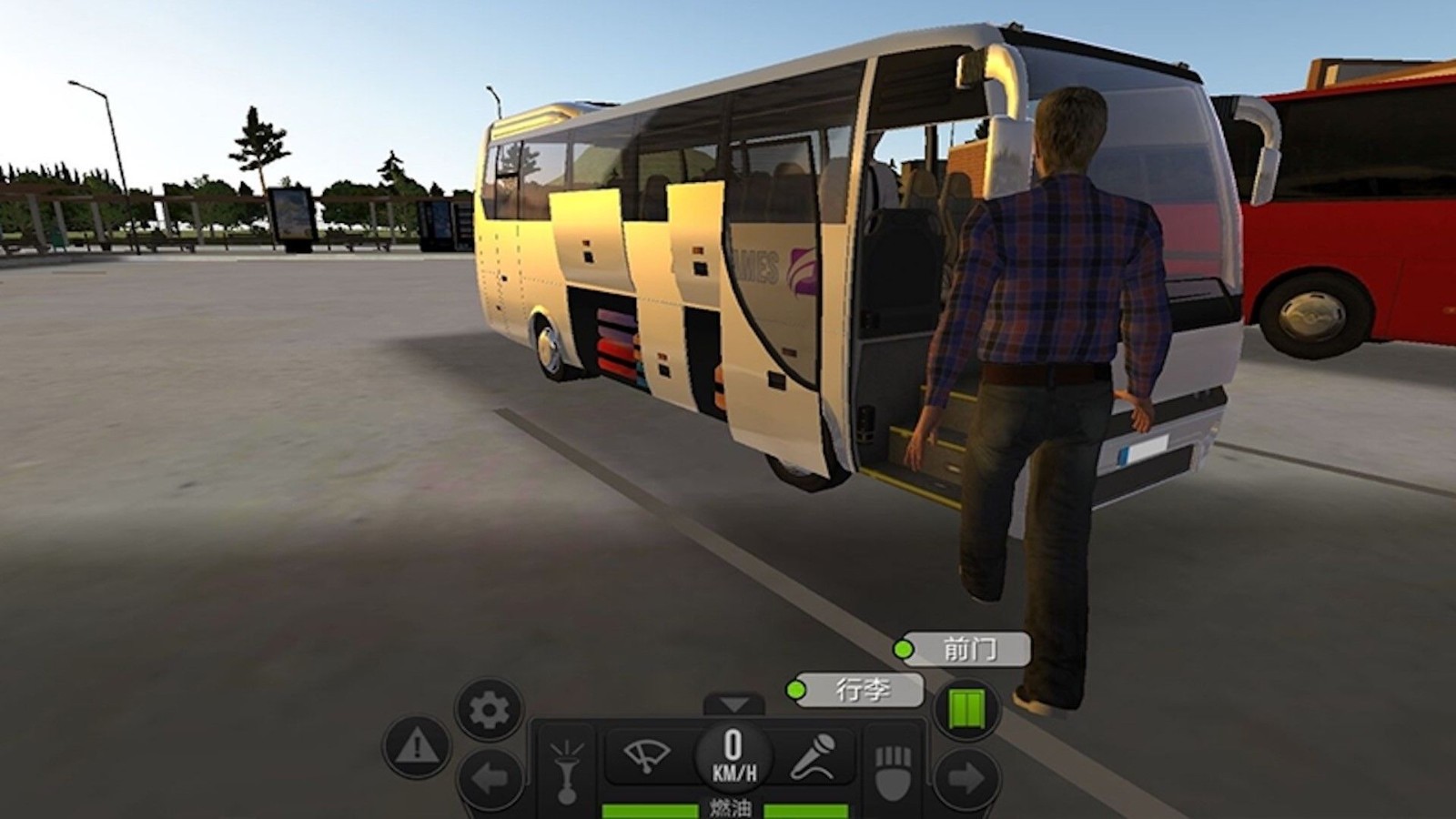The width and height of the screenshot is (1456, 819).
Task: Click the green door control icon
Action: point(966,709)
